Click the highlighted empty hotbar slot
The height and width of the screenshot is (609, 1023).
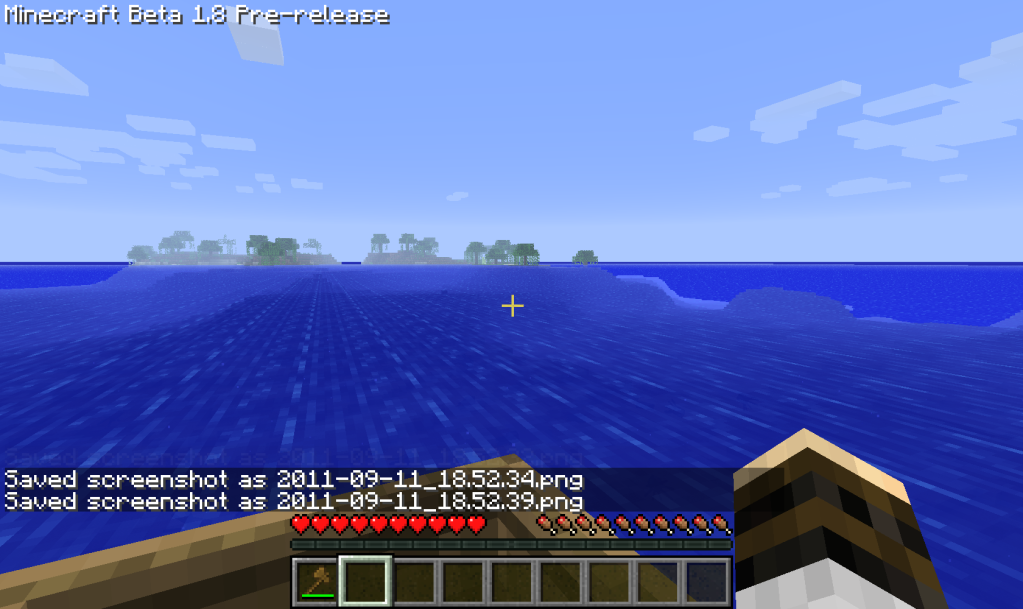(365, 581)
